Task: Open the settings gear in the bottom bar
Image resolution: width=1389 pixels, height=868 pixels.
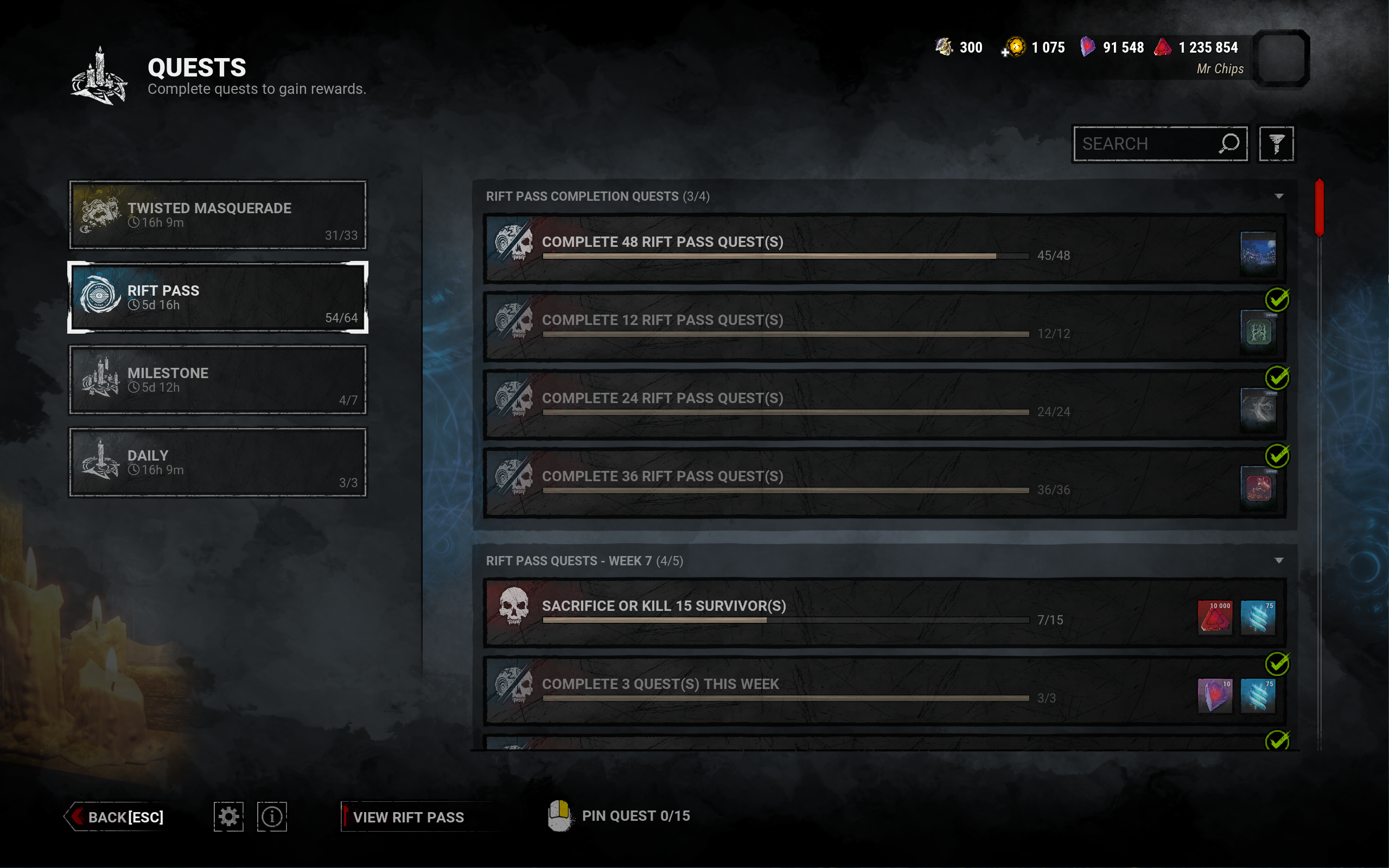Action: pyautogui.click(x=228, y=816)
